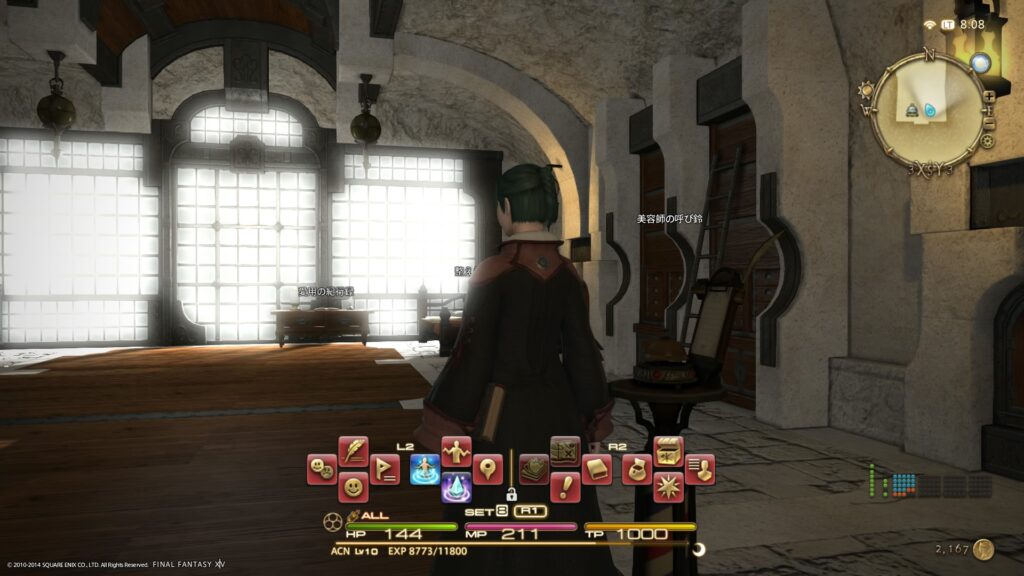The height and width of the screenshot is (576, 1024).
Task: Click the figure with outstretched arms icon
Action: (x=456, y=450)
